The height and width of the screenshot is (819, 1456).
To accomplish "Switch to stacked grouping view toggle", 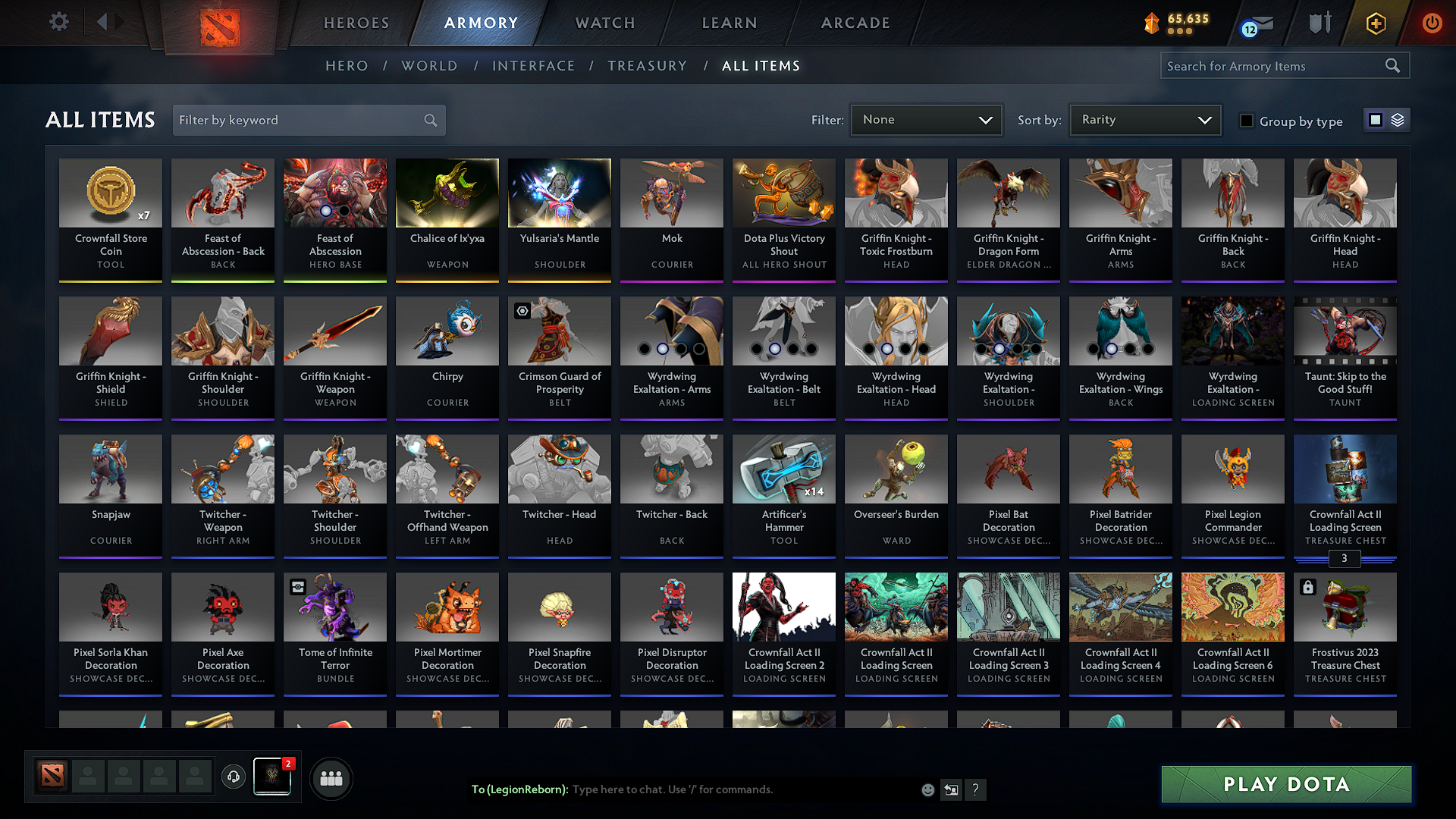I will pyautogui.click(x=1396, y=120).
